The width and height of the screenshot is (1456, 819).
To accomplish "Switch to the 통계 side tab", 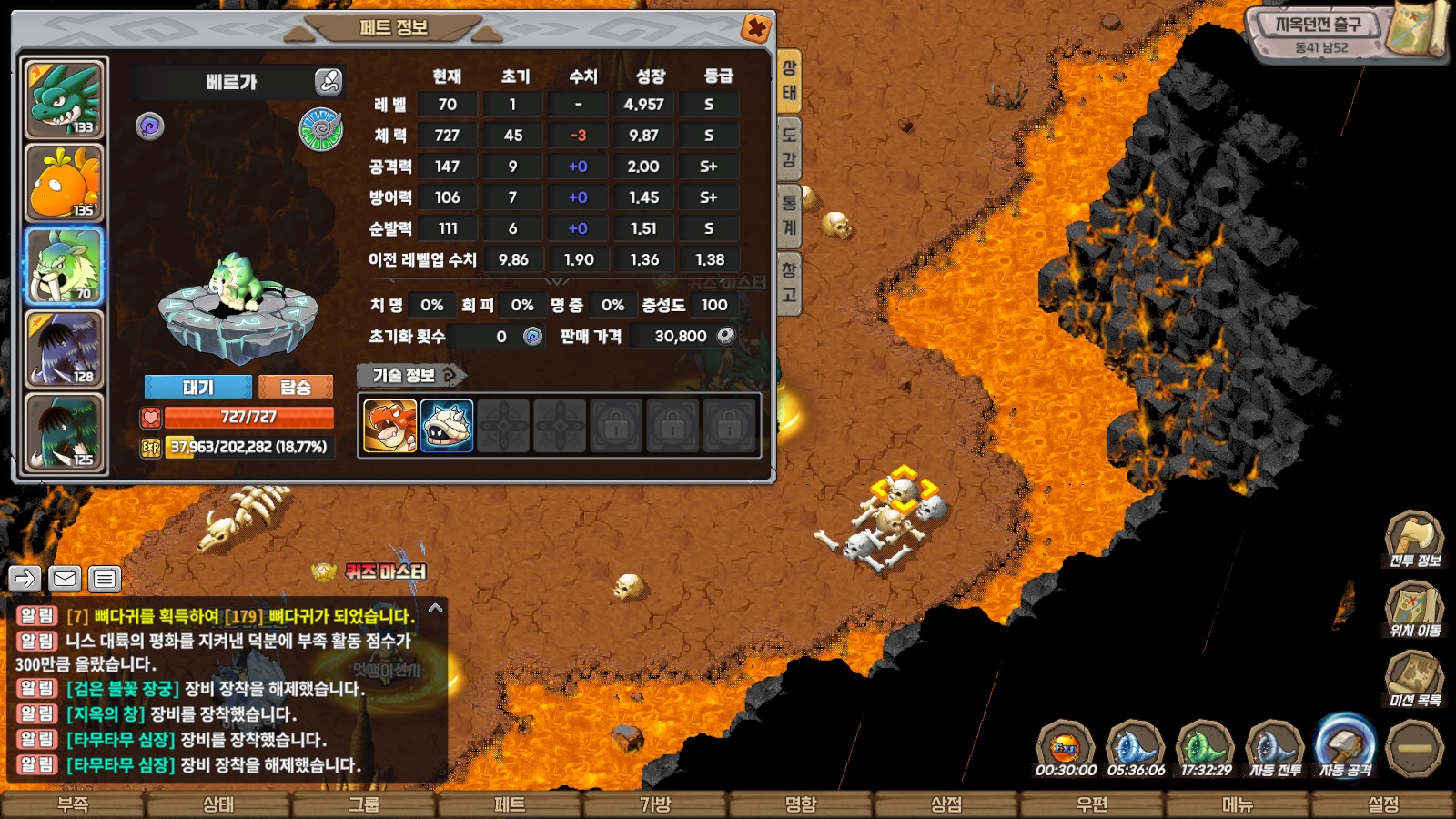I will (789, 215).
